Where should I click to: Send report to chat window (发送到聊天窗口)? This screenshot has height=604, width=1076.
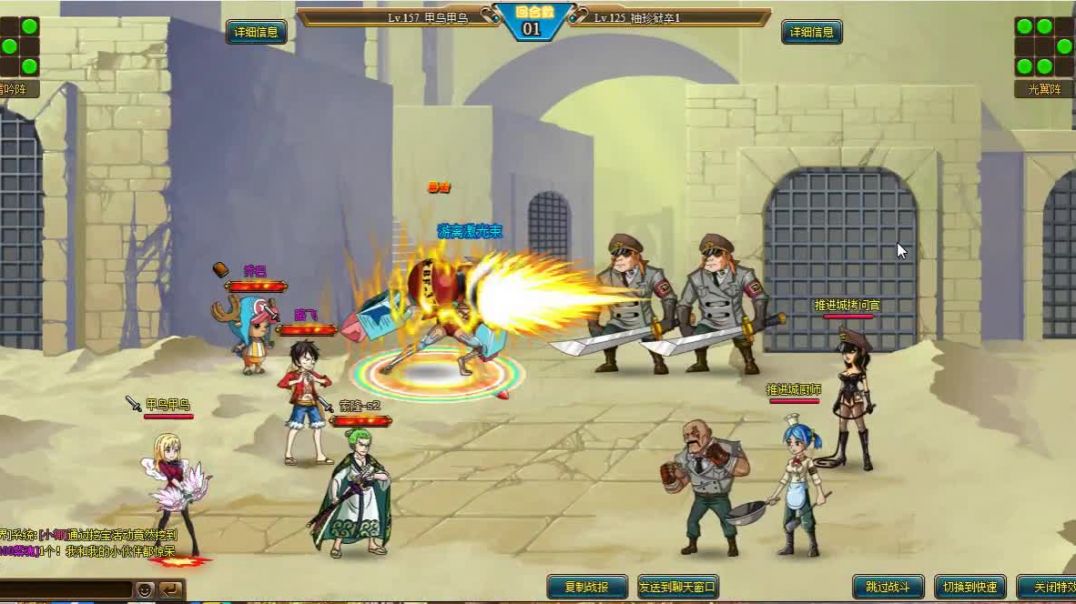pyautogui.click(x=678, y=587)
